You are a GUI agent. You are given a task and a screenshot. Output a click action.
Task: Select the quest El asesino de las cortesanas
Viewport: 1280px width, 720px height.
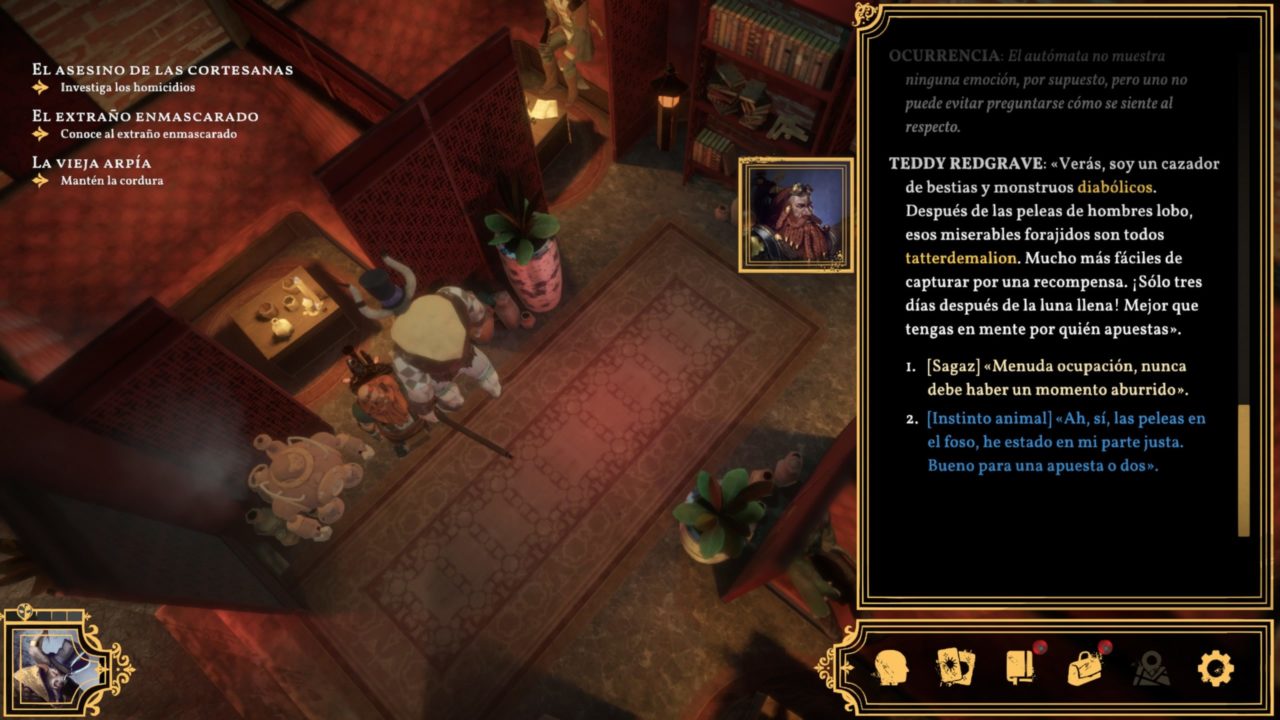pyautogui.click(x=162, y=70)
